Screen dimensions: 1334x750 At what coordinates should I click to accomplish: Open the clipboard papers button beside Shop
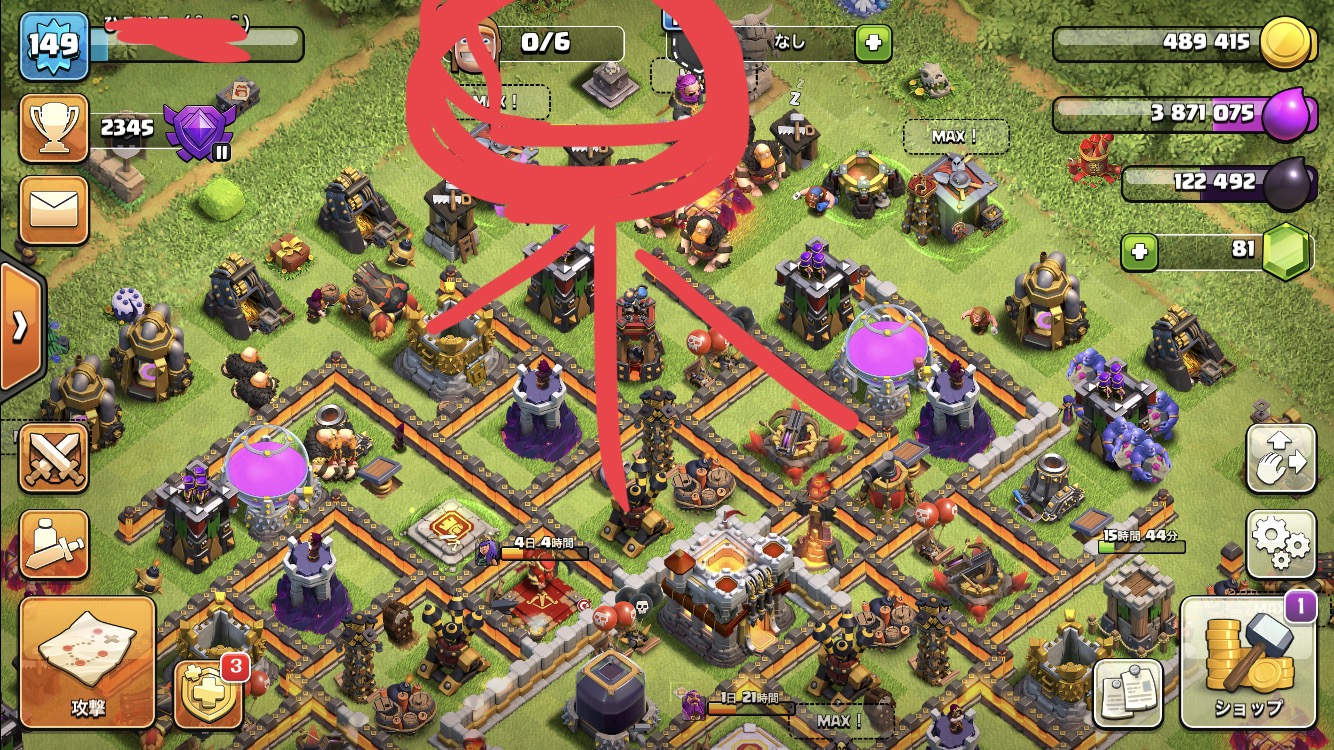pyautogui.click(x=1128, y=692)
